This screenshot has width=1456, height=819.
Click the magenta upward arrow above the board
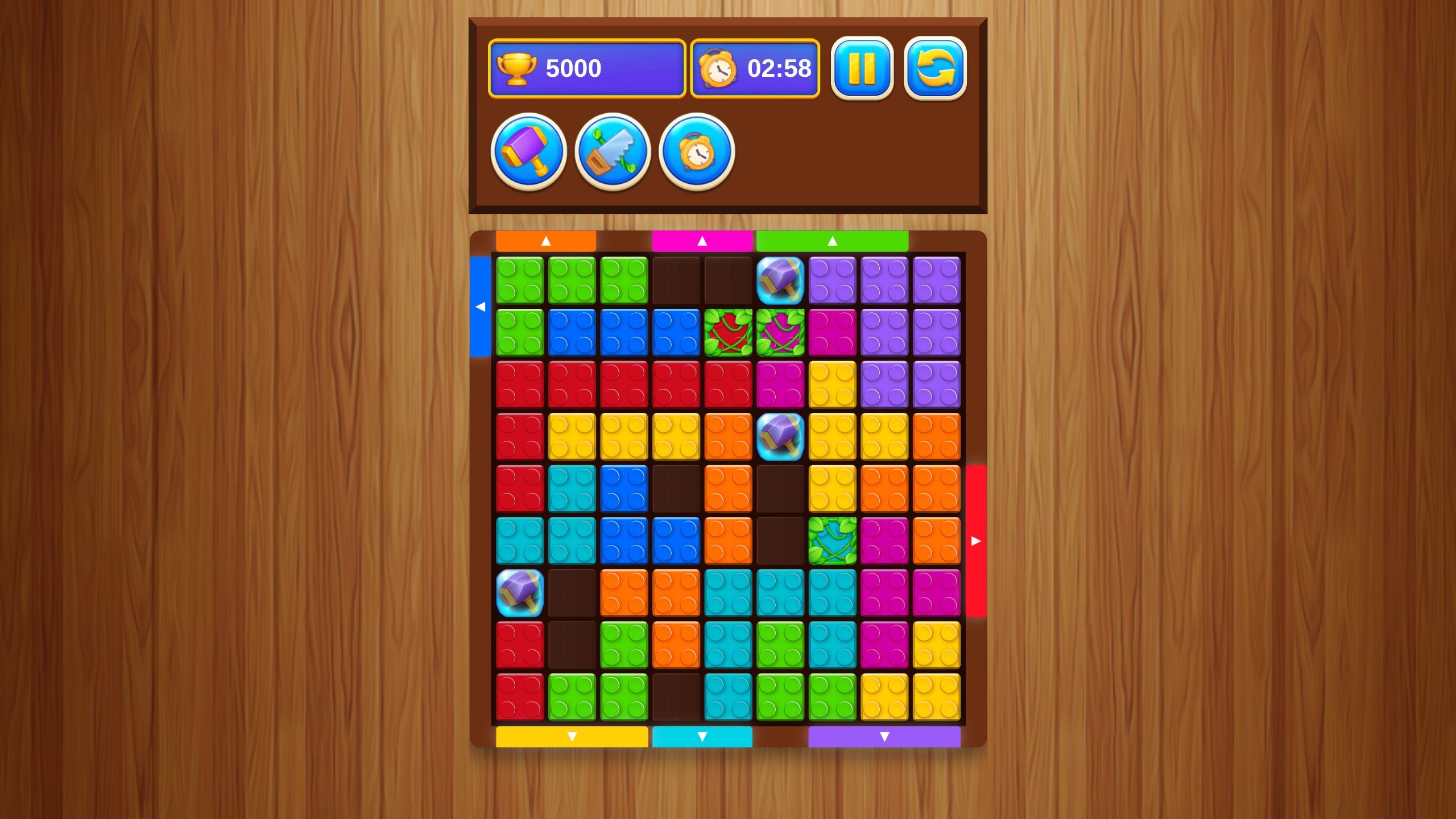pos(702,241)
